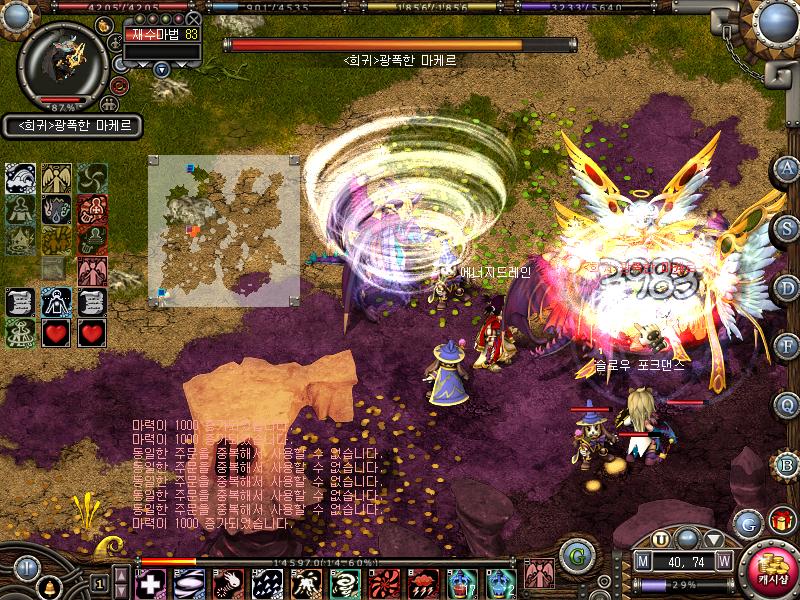
Task: Click the green B button on right bar
Action: [x=788, y=464]
